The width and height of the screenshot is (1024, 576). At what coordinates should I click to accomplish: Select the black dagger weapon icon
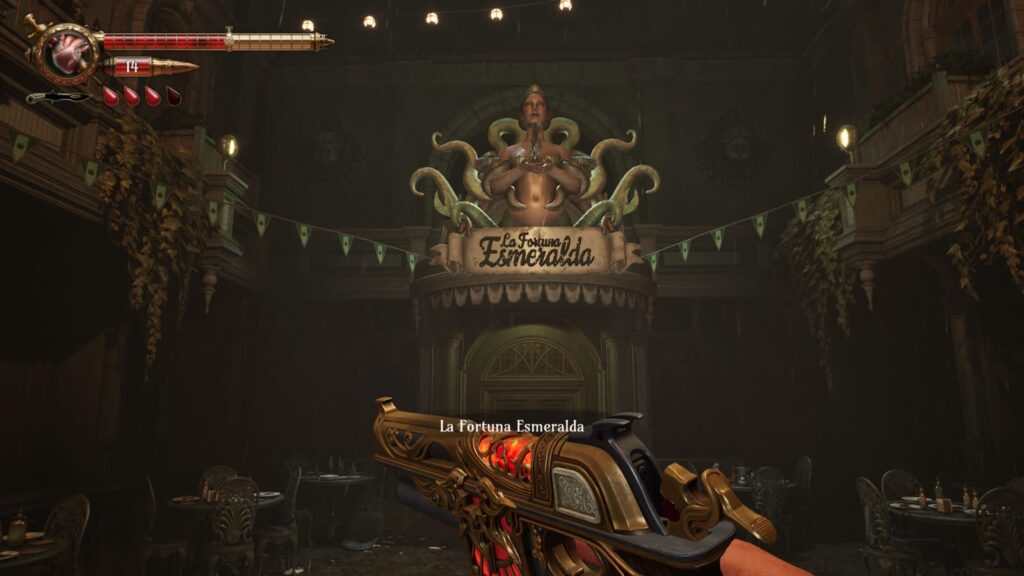pos(58,97)
